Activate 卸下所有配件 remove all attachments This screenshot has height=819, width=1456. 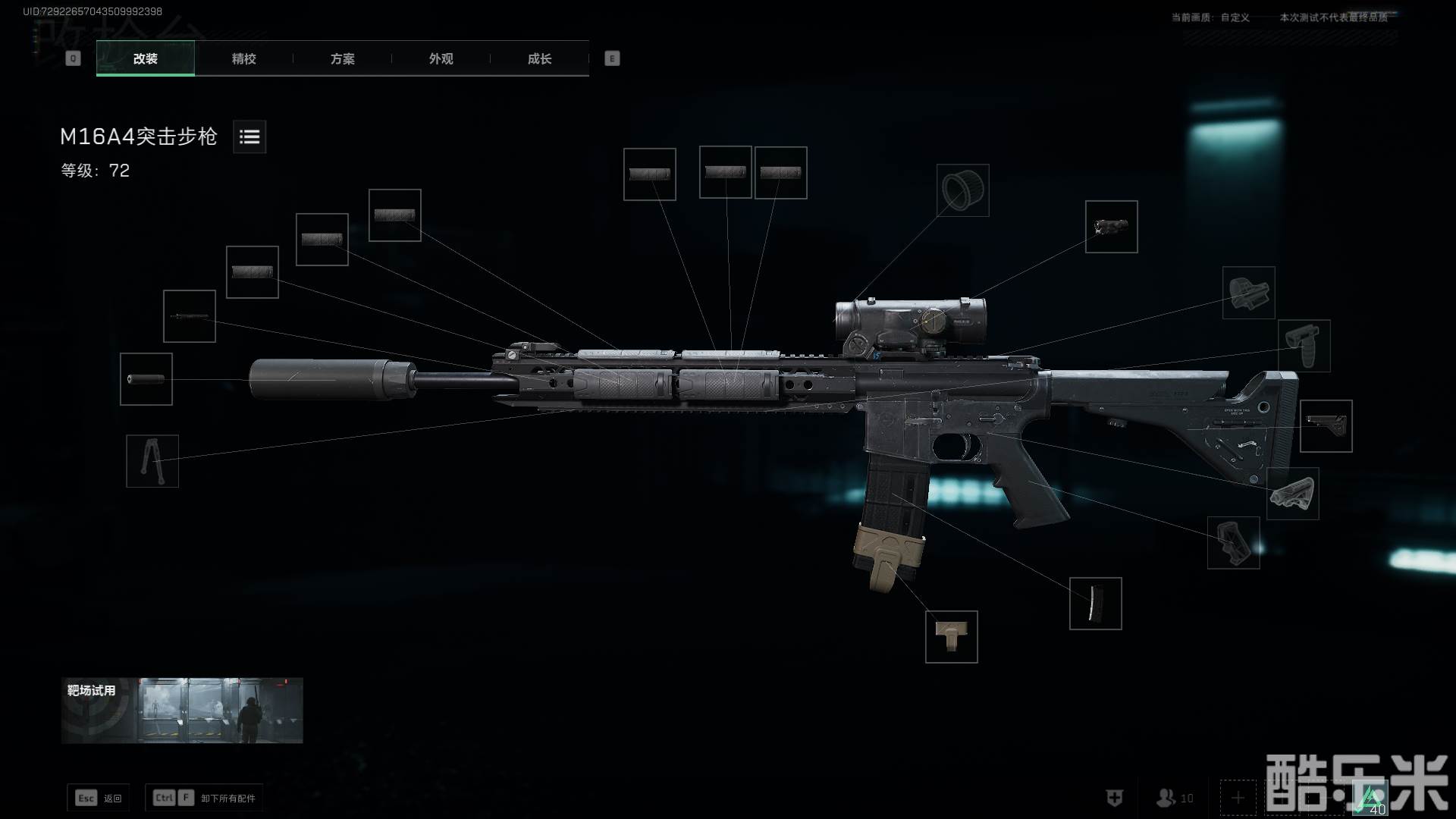point(205,798)
